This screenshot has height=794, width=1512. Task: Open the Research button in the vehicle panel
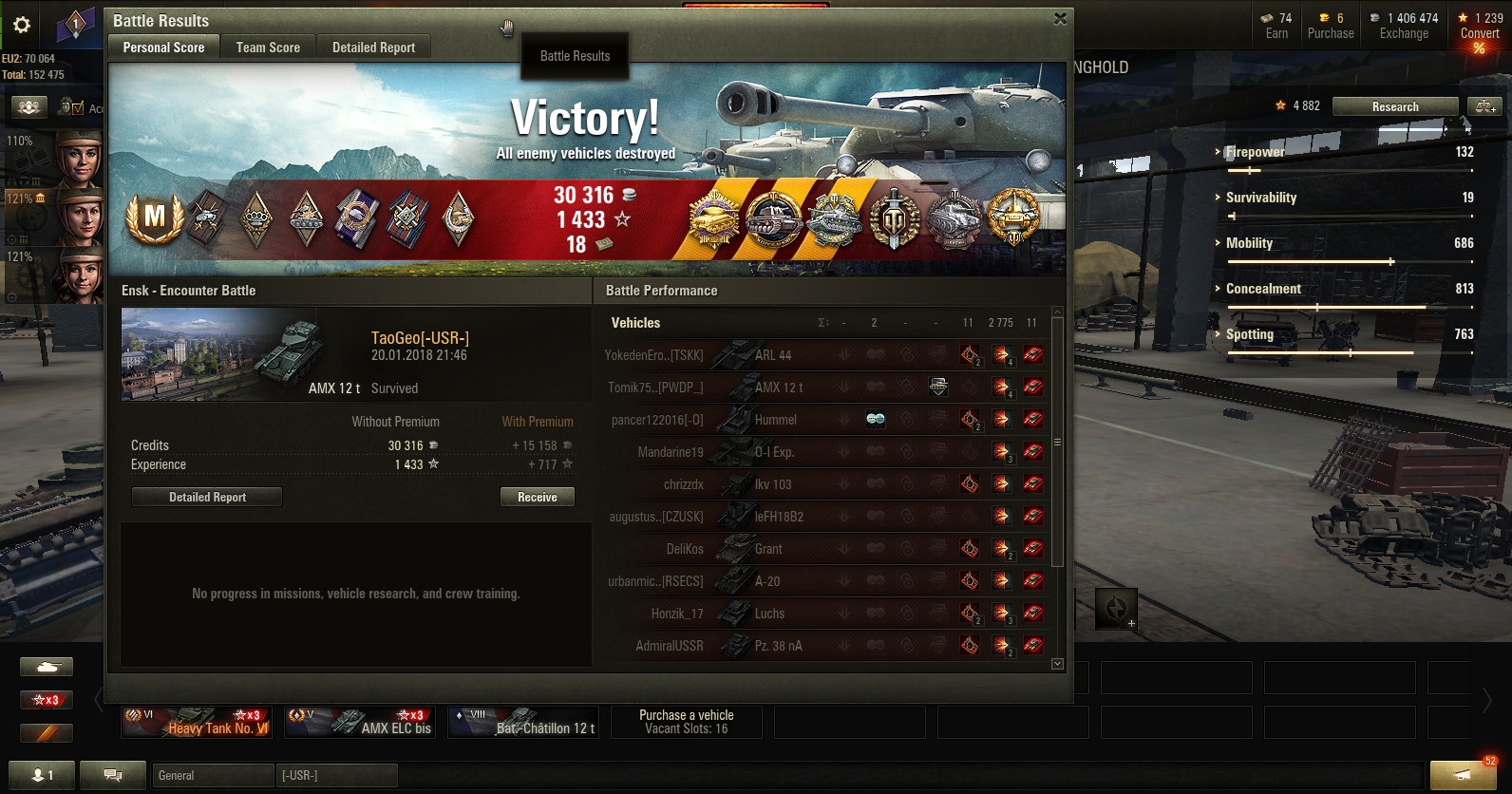click(x=1394, y=106)
